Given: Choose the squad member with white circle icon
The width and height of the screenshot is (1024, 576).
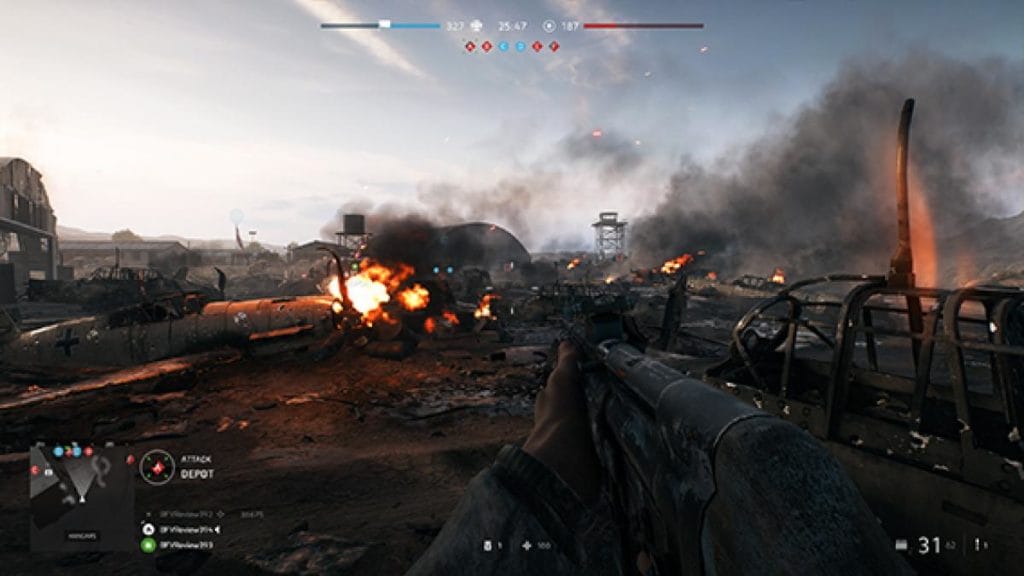Looking at the screenshot, I should click(148, 529).
